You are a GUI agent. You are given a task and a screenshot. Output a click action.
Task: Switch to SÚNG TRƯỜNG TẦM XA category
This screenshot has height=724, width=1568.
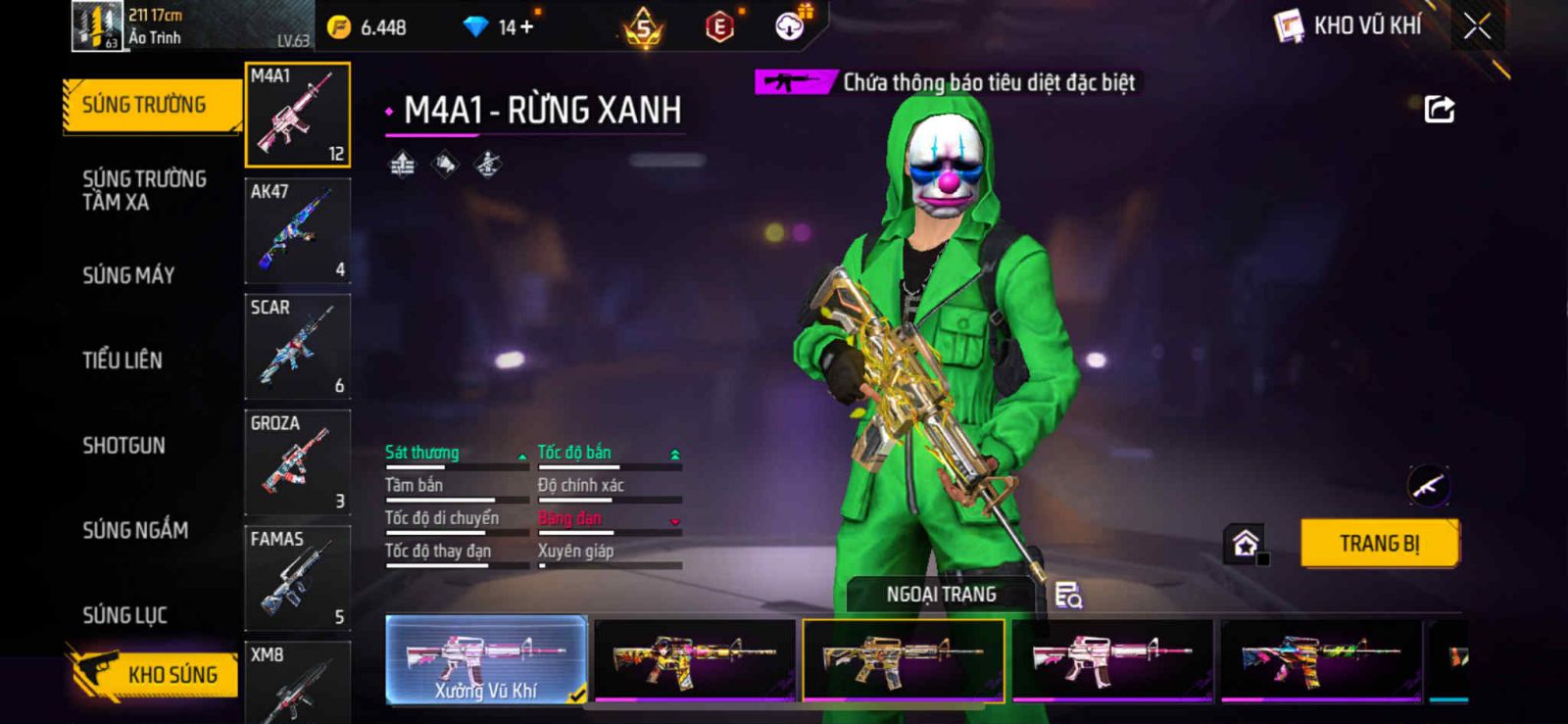coord(144,190)
